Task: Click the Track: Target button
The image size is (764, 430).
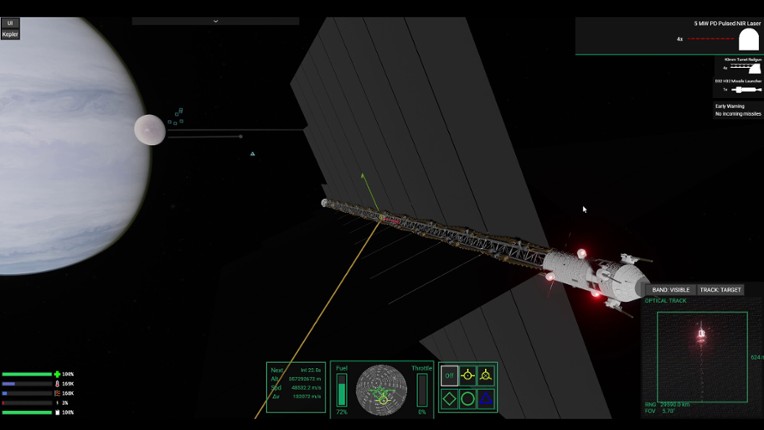Action: click(x=720, y=290)
